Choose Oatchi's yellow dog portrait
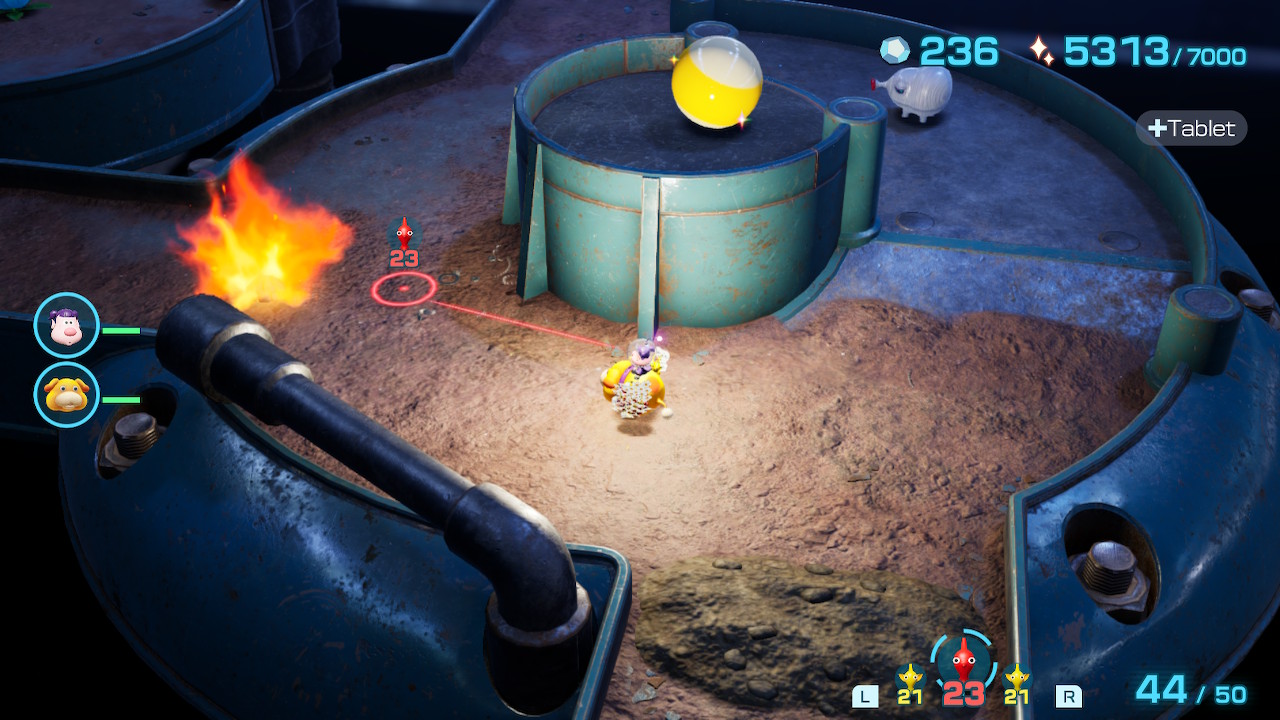The width and height of the screenshot is (1280, 720). point(66,394)
